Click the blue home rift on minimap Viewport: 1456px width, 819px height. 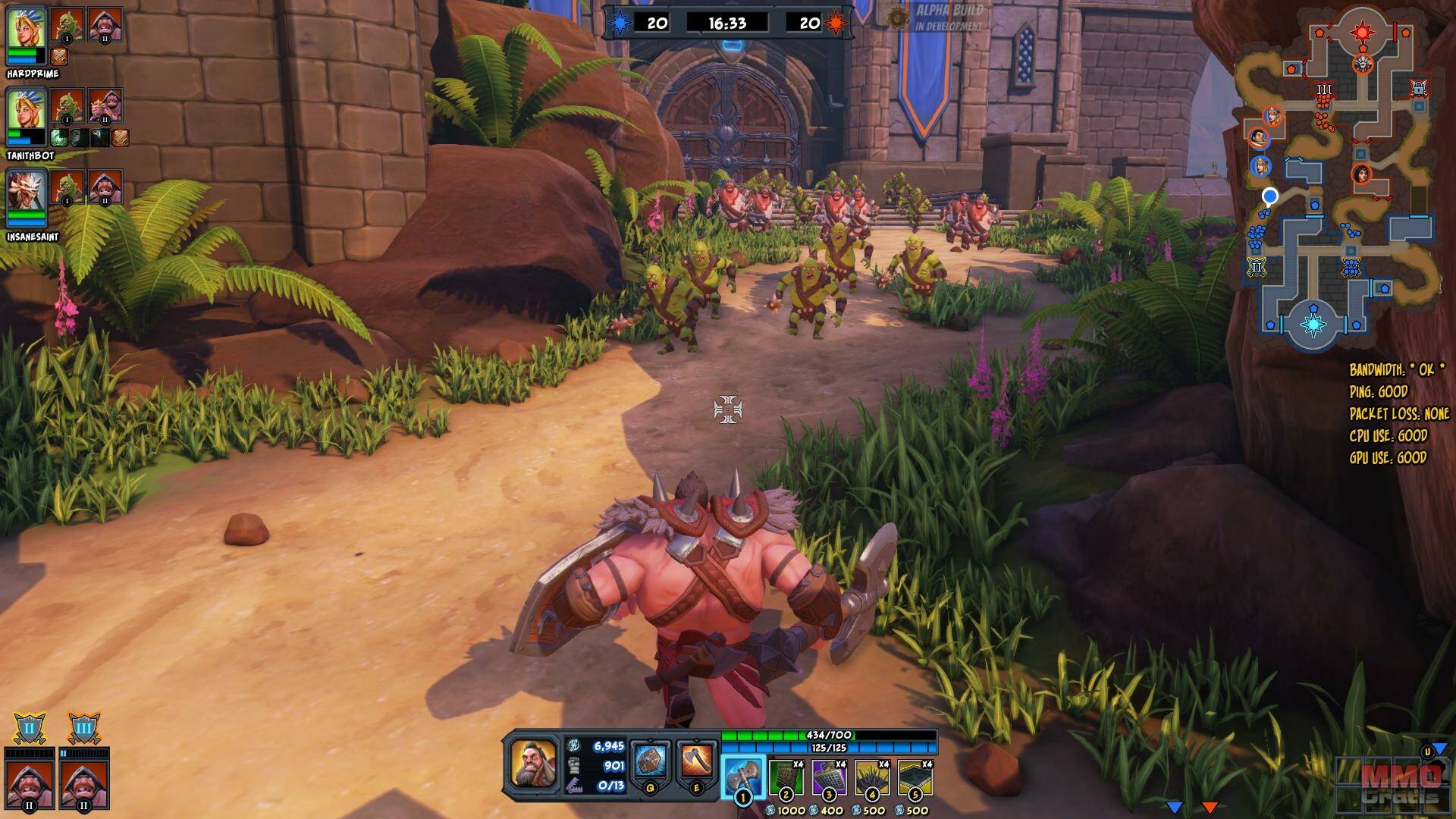(x=1313, y=325)
